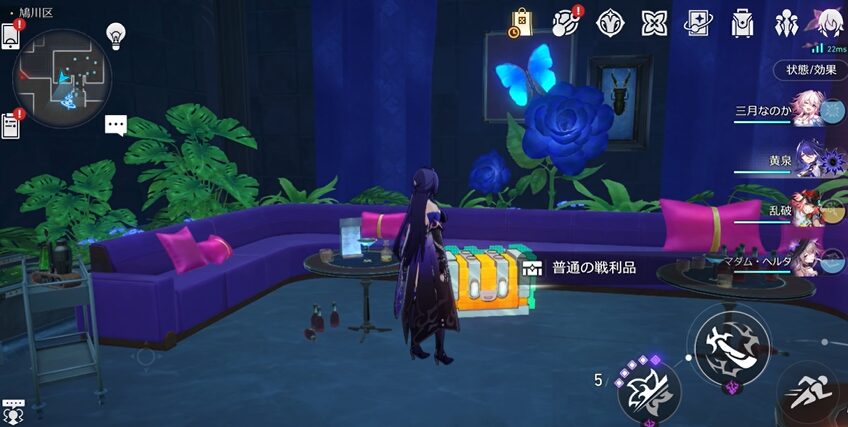Open the four-petal flower icon
848x427 pixels.
pos(654,22)
